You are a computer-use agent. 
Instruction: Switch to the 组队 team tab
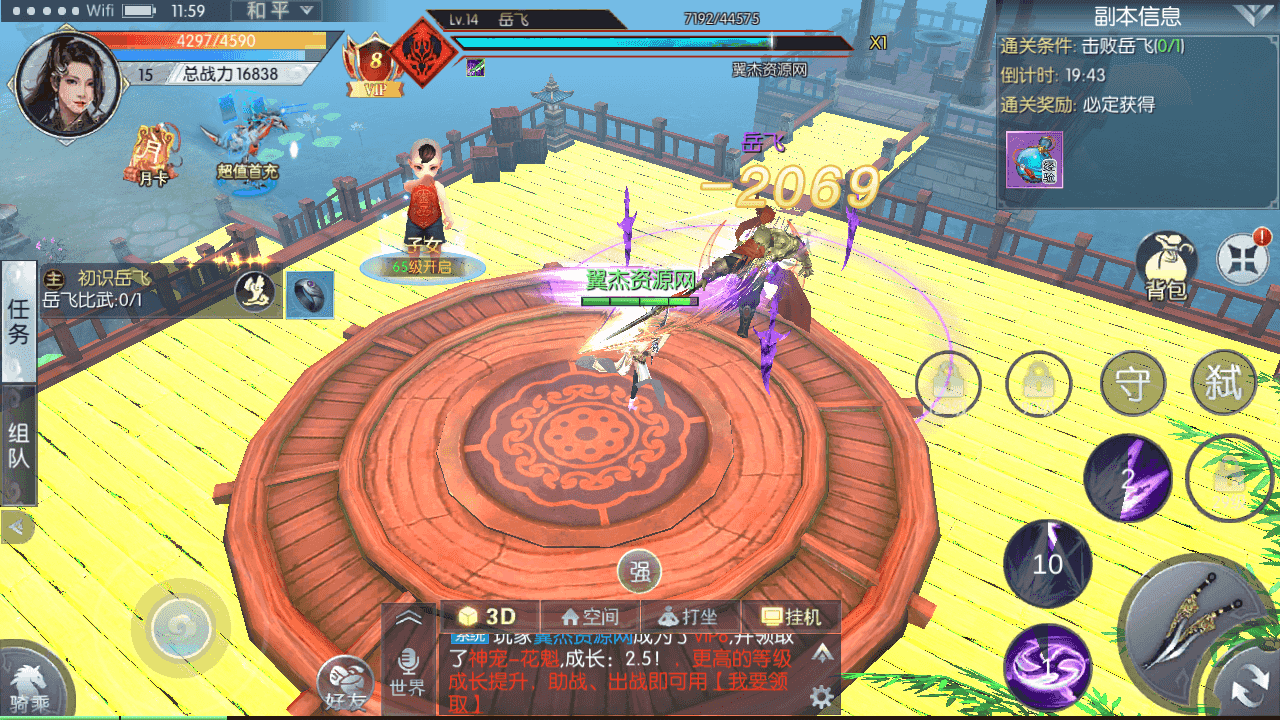click(x=19, y=446)
